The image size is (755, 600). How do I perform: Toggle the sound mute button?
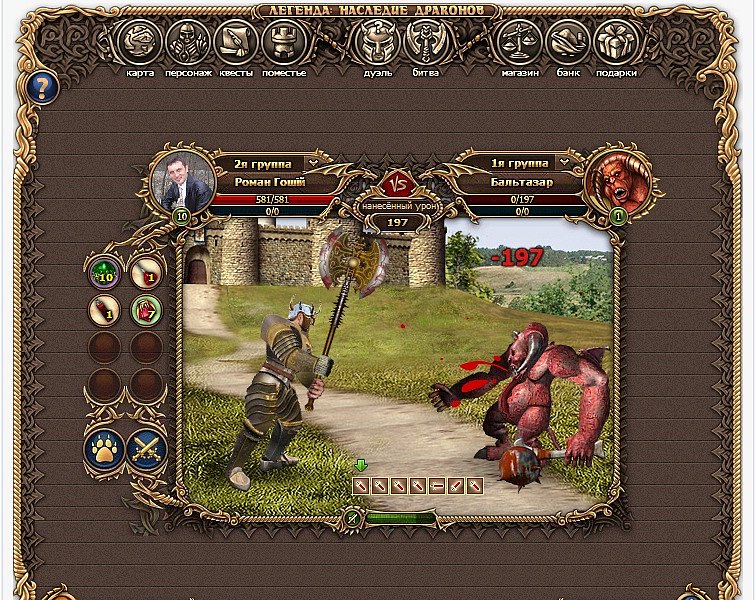[352, 518]
